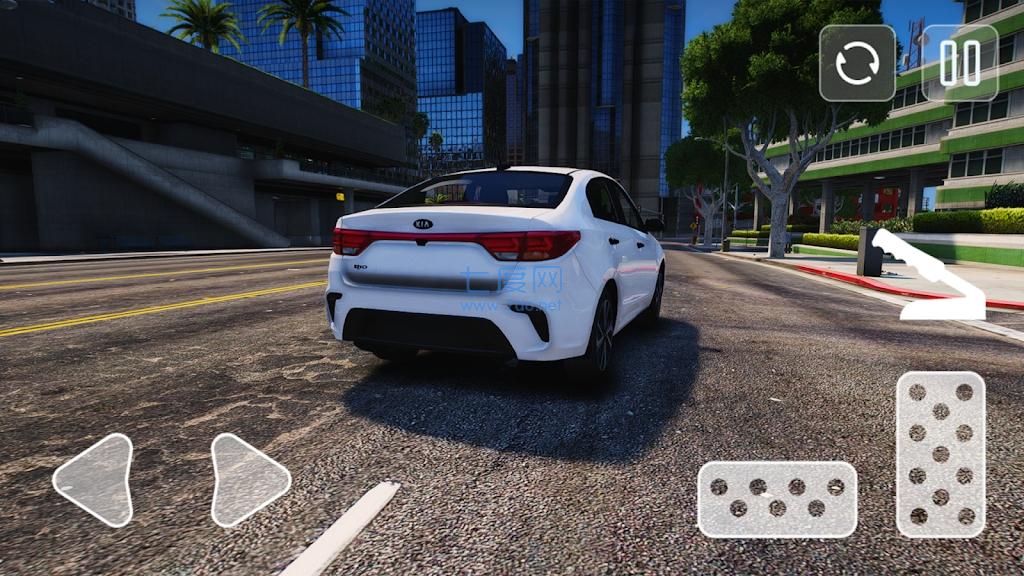This screenshot has height=576, width=1024.
Task: Pull the white handbrake lever icon
Action: coord(928,276)
